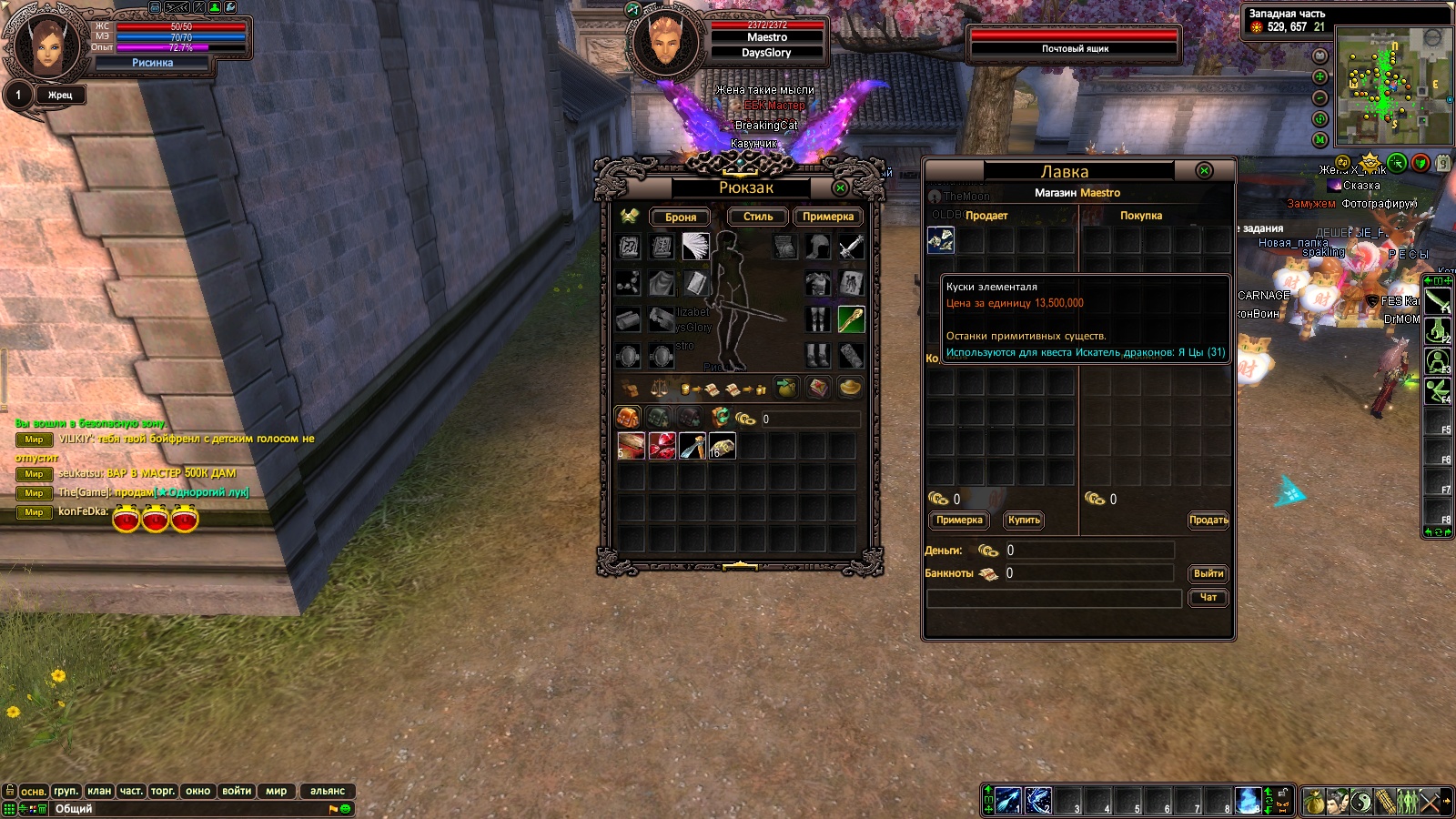Click the Продать button
The width and height of the screenshot is (1456, 819).
click(1208, 521)
